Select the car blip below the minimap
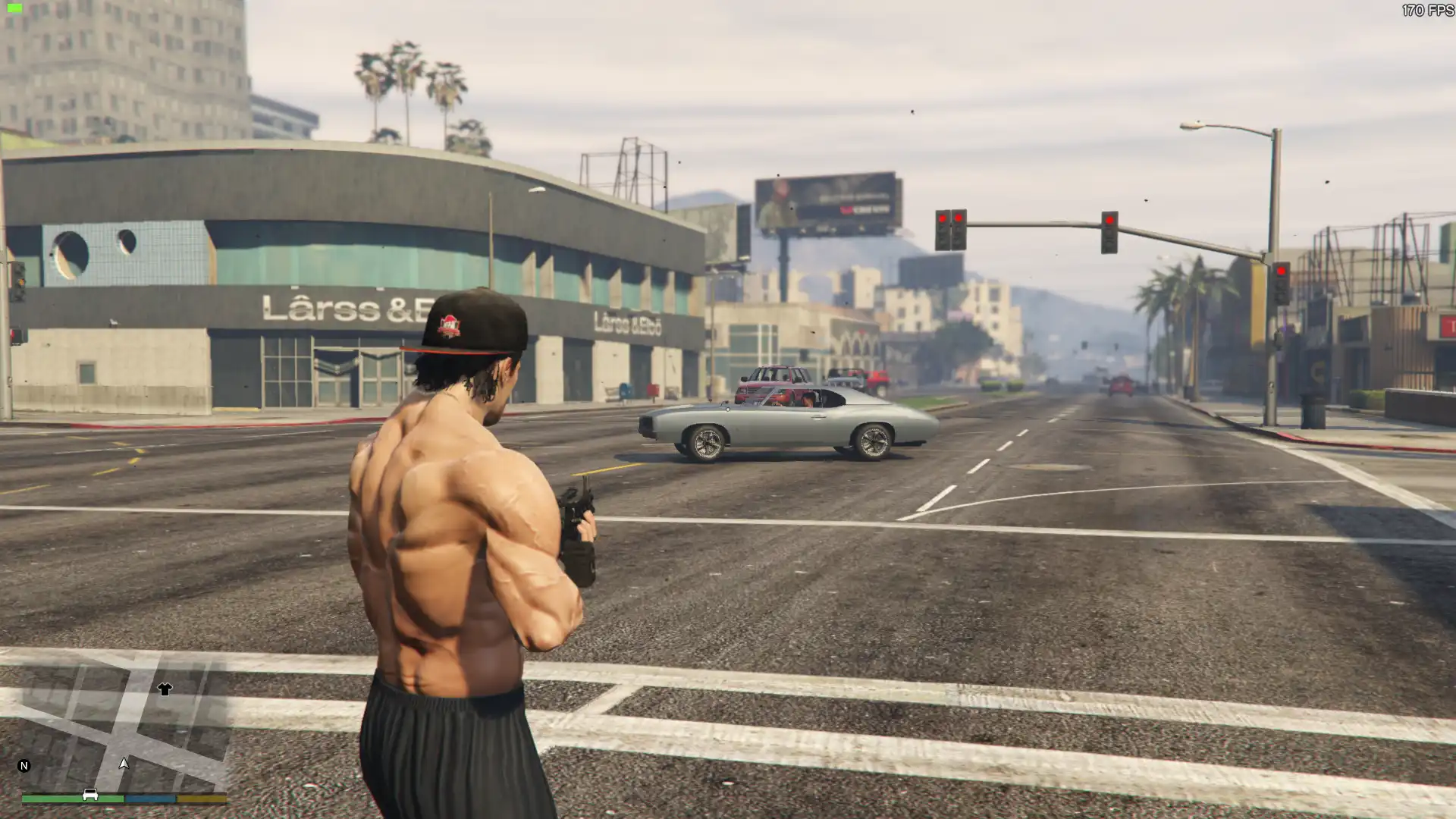1456x819 pixels. [x=90, y=795]
